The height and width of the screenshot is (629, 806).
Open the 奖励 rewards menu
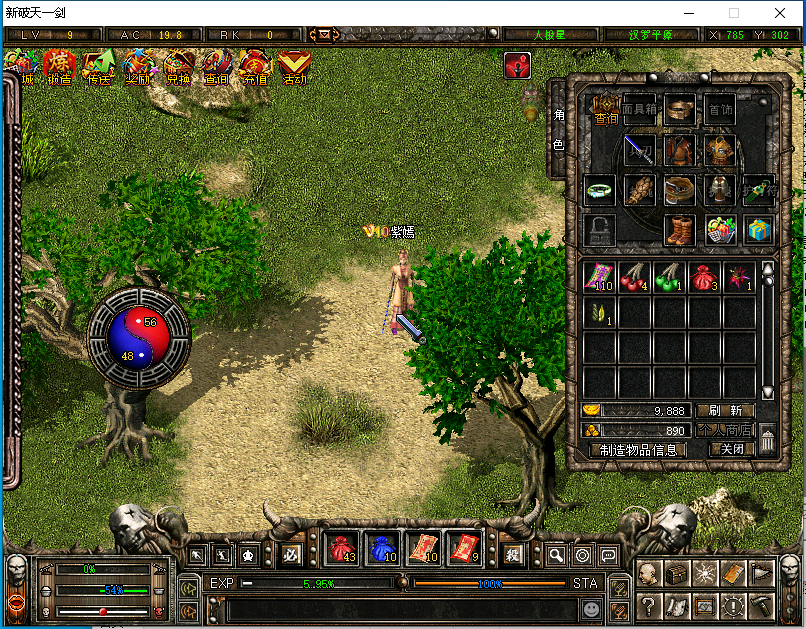pyautogui.click(x=138, y=67)
